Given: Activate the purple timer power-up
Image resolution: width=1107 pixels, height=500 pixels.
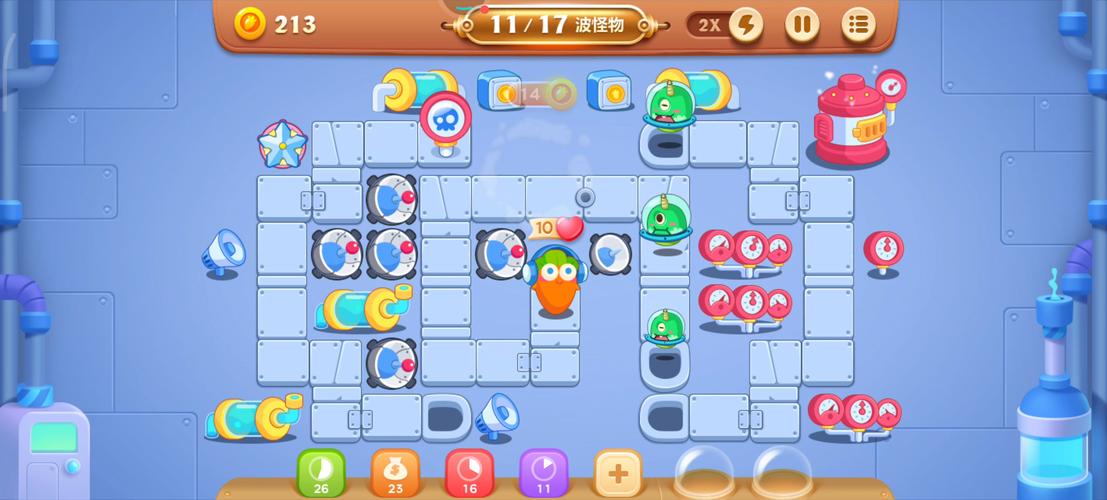Looking at the screenshot, I should coord(543,472).
